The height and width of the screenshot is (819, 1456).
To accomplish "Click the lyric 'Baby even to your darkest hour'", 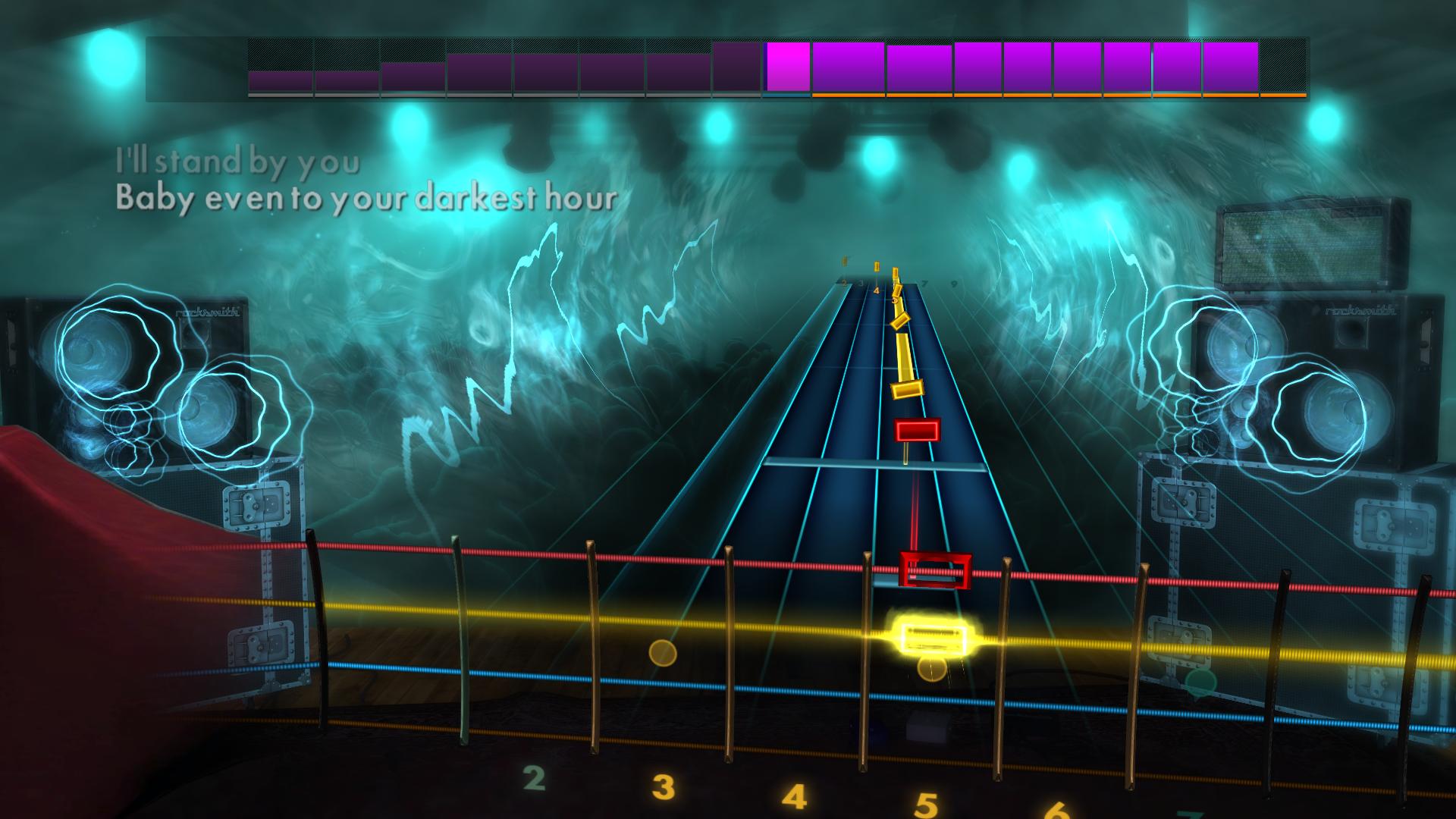I will (367, 199).
